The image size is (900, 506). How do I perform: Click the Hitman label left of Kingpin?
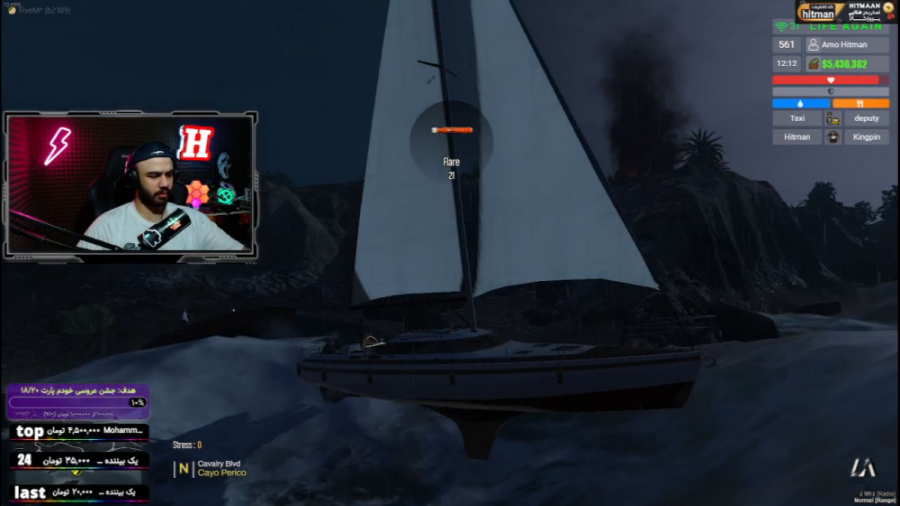(x=797, y=137)
